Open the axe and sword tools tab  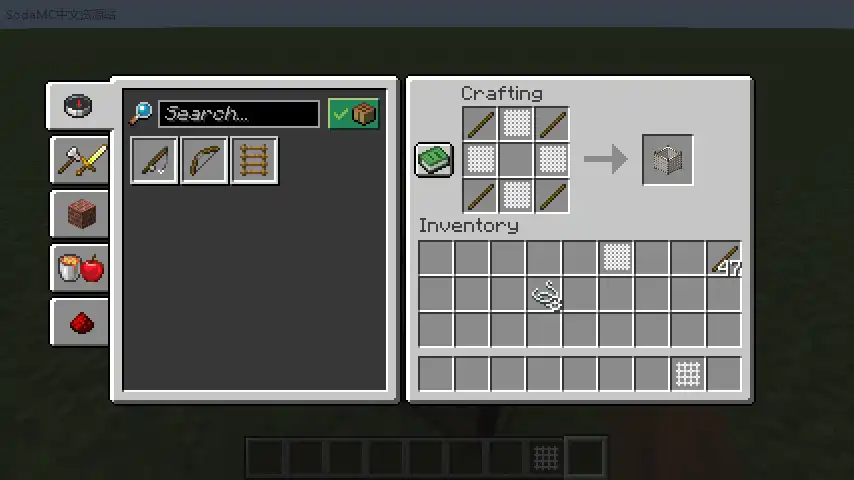[80, 160]
